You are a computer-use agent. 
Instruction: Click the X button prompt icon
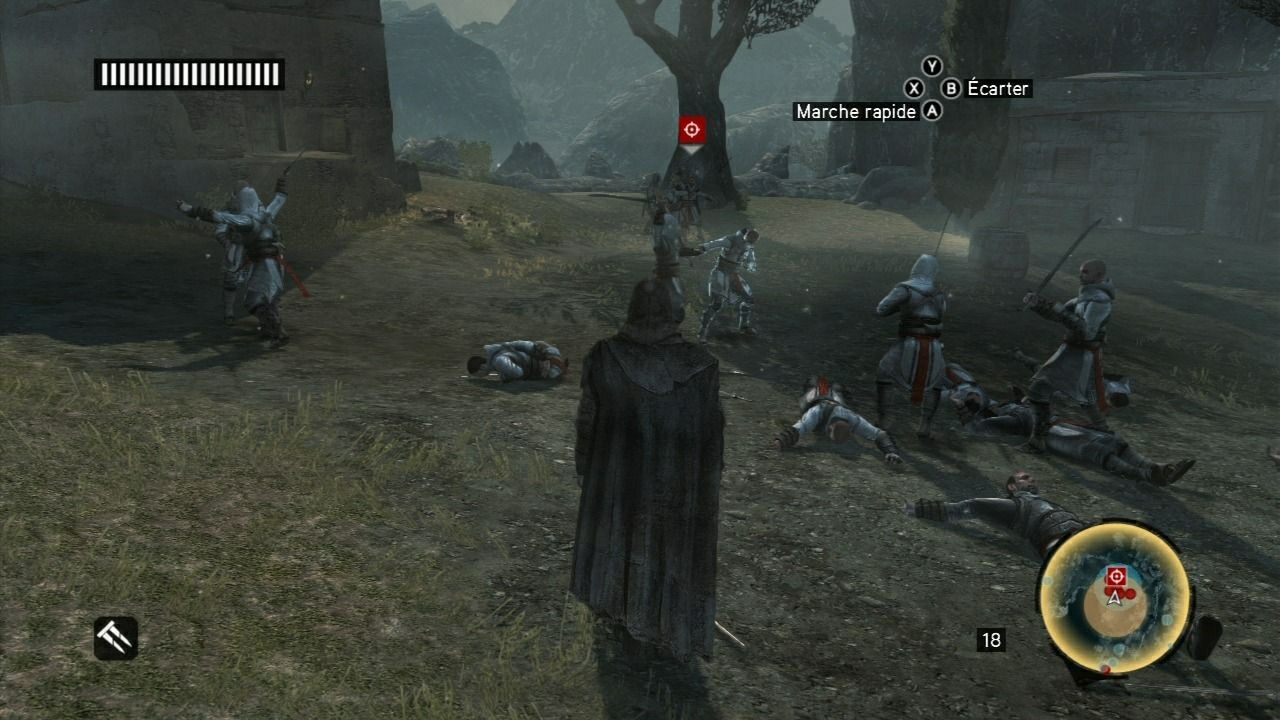[914, 88]
